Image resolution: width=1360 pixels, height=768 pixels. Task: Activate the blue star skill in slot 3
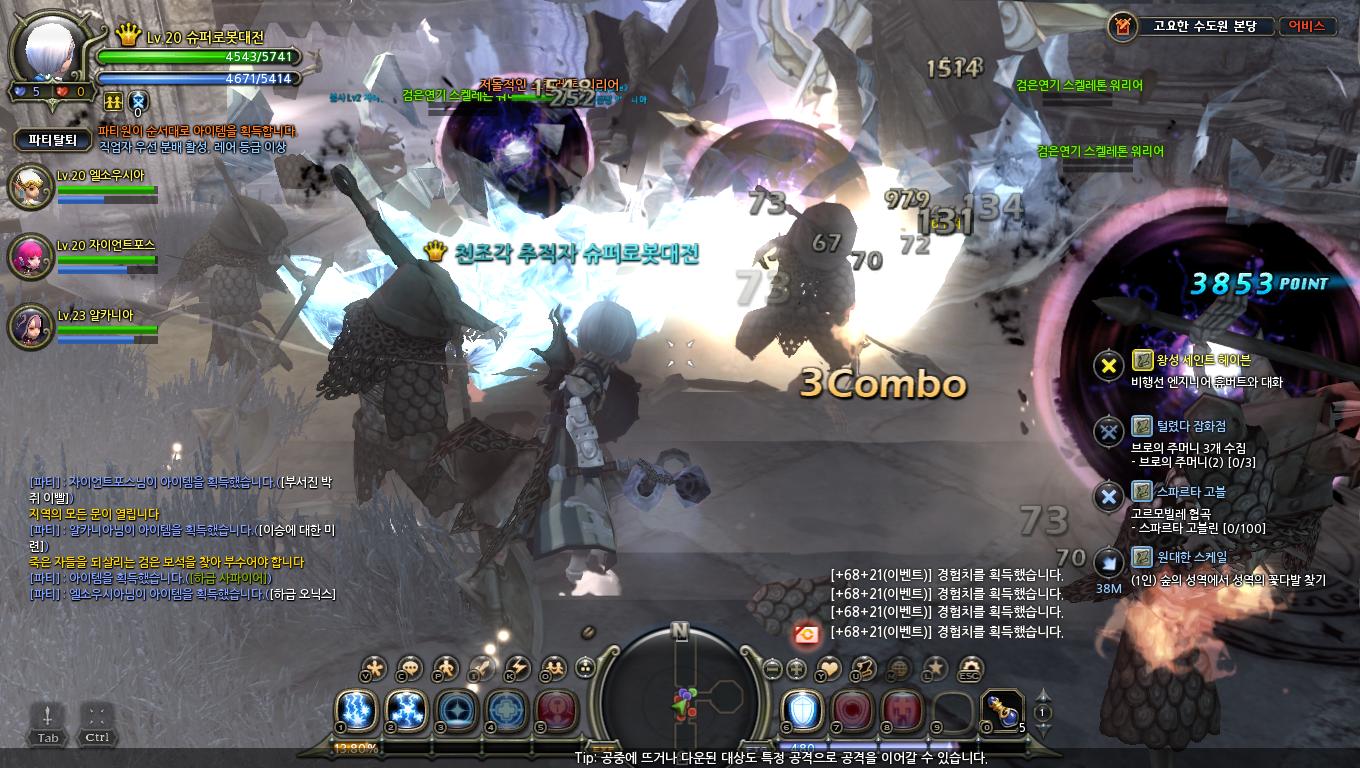point(456,710)
